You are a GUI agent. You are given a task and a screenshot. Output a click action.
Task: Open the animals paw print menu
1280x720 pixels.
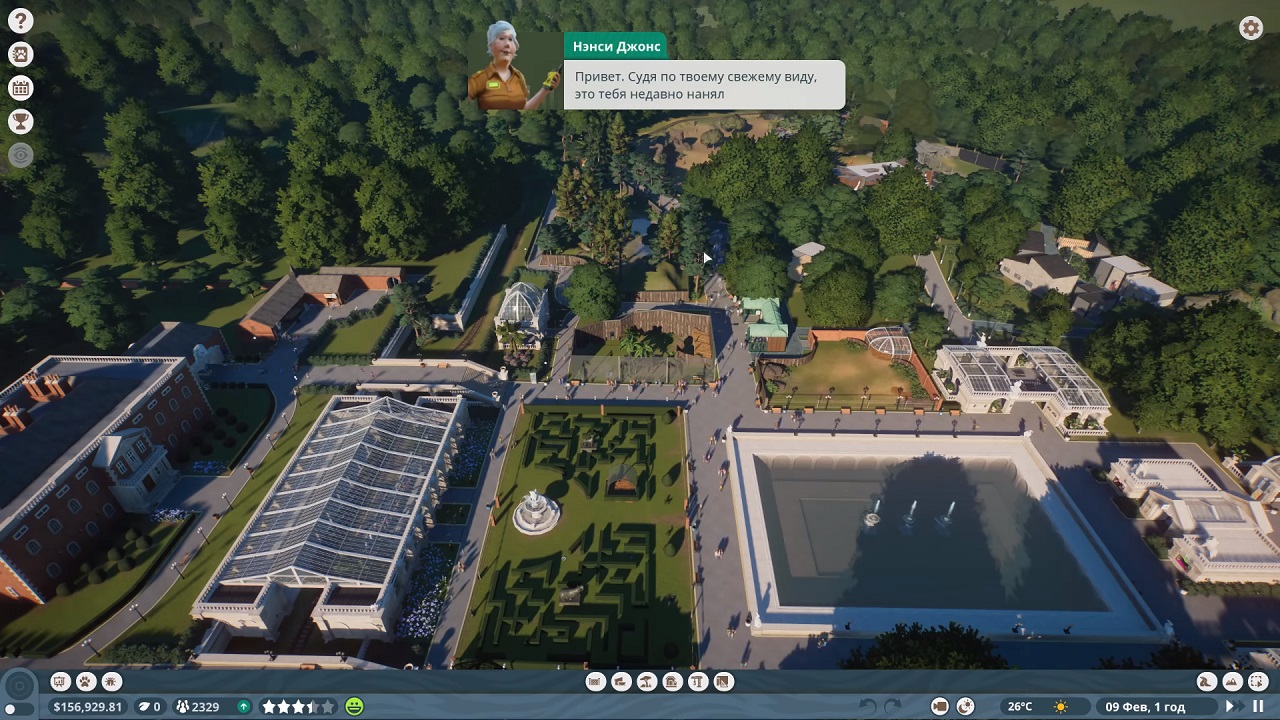pos(86,682)
